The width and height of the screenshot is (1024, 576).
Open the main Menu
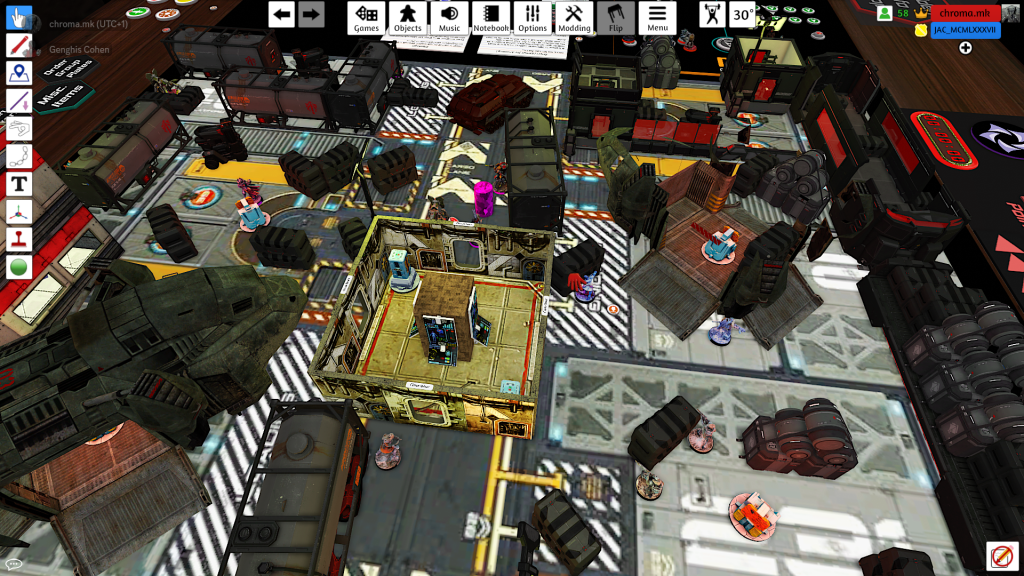tap(657, 17)
